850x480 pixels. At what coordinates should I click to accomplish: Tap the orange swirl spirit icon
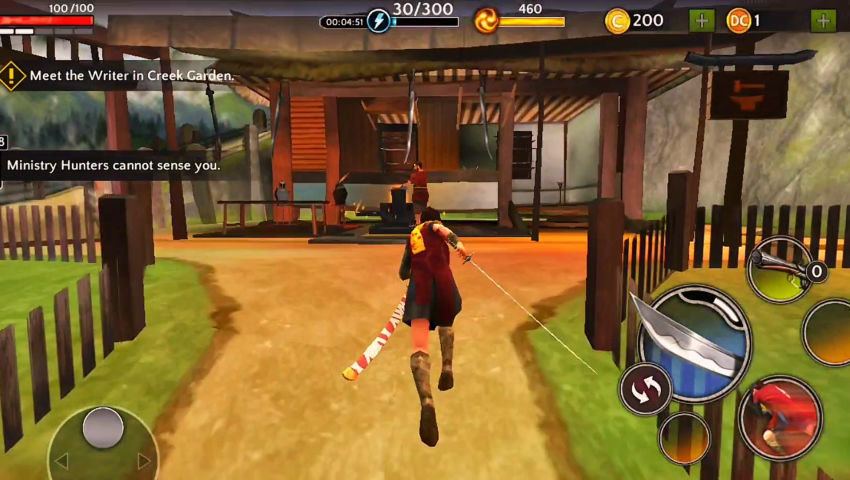tap(486, 20)
